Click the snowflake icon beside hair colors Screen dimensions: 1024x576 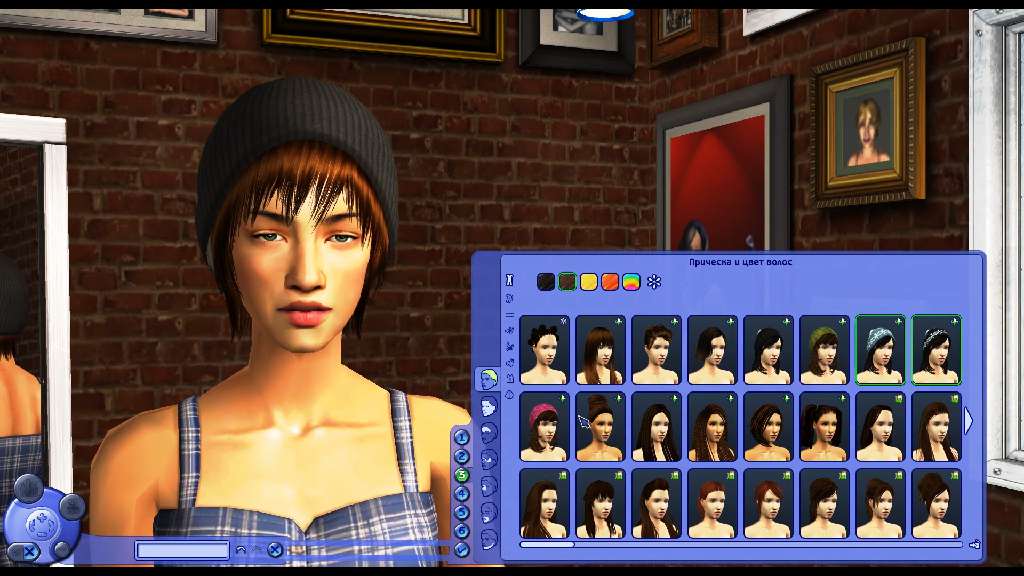[x=655, y=282]
